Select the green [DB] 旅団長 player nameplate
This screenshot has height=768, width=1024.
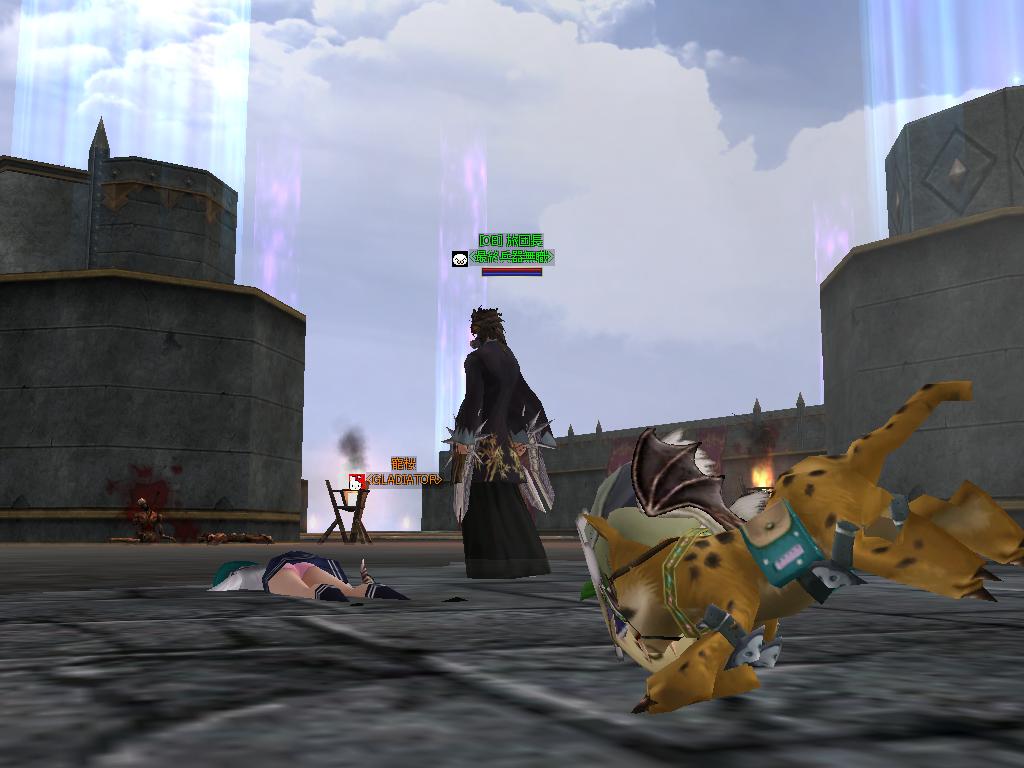pyautogui.click(x=510, y=241)
